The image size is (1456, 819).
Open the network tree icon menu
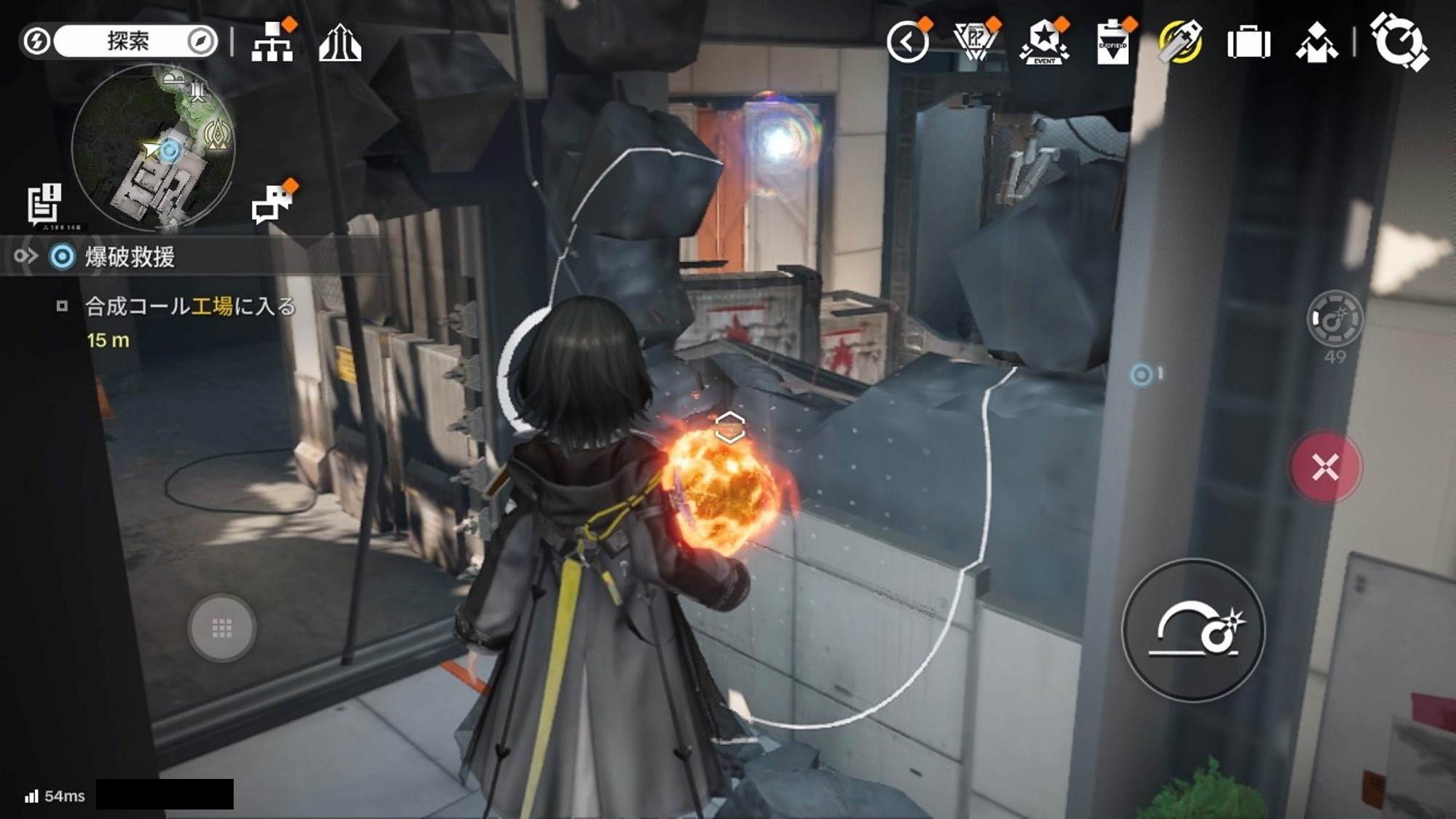point(272,42)
